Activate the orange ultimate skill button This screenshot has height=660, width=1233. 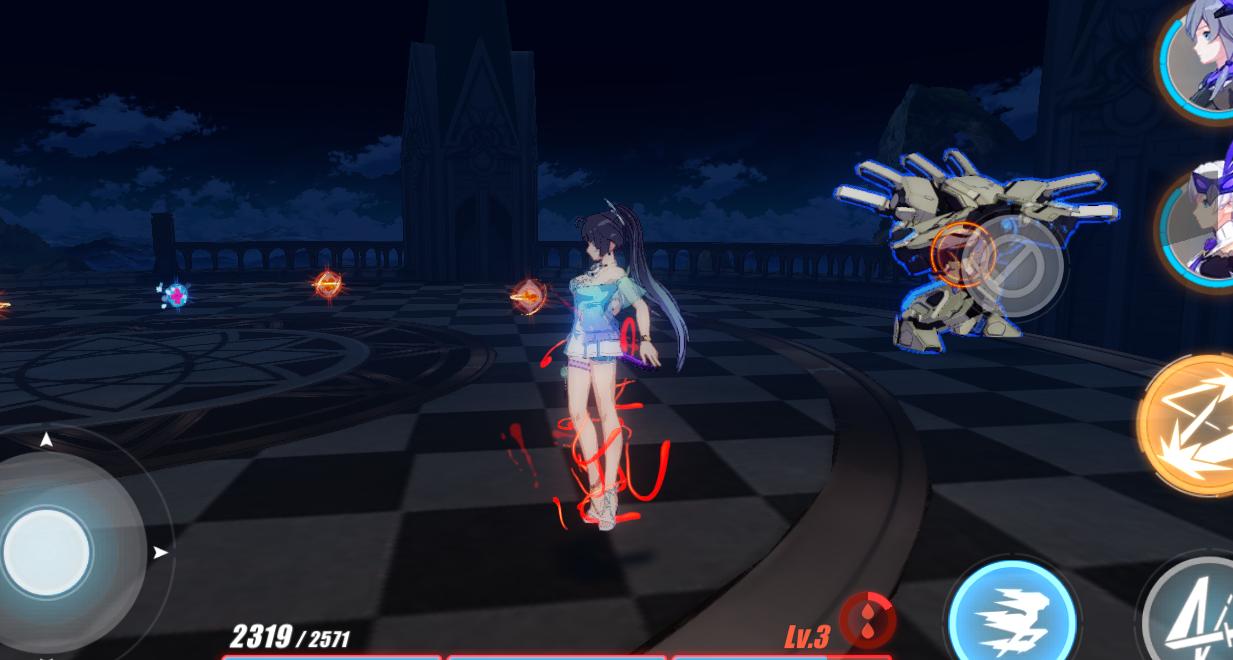coord(1192,424)
